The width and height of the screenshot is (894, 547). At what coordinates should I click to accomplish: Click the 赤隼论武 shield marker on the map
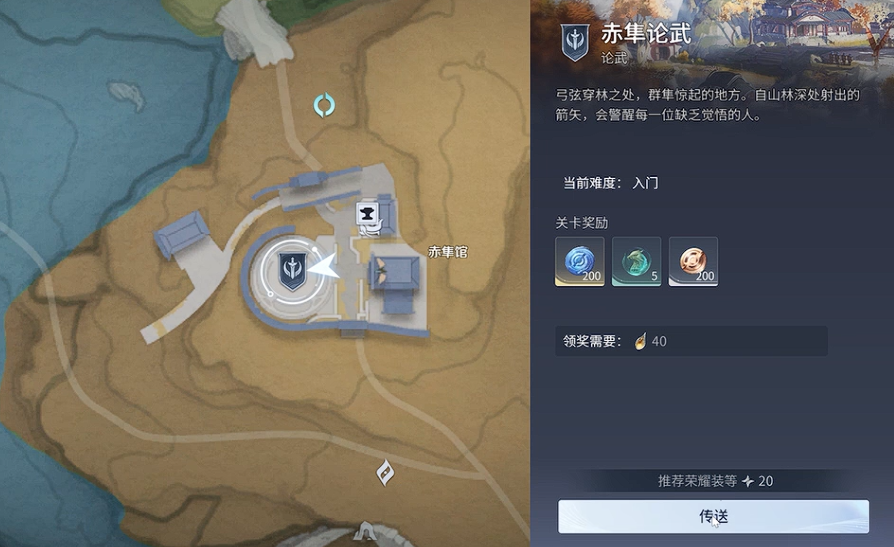coord(292,270)
